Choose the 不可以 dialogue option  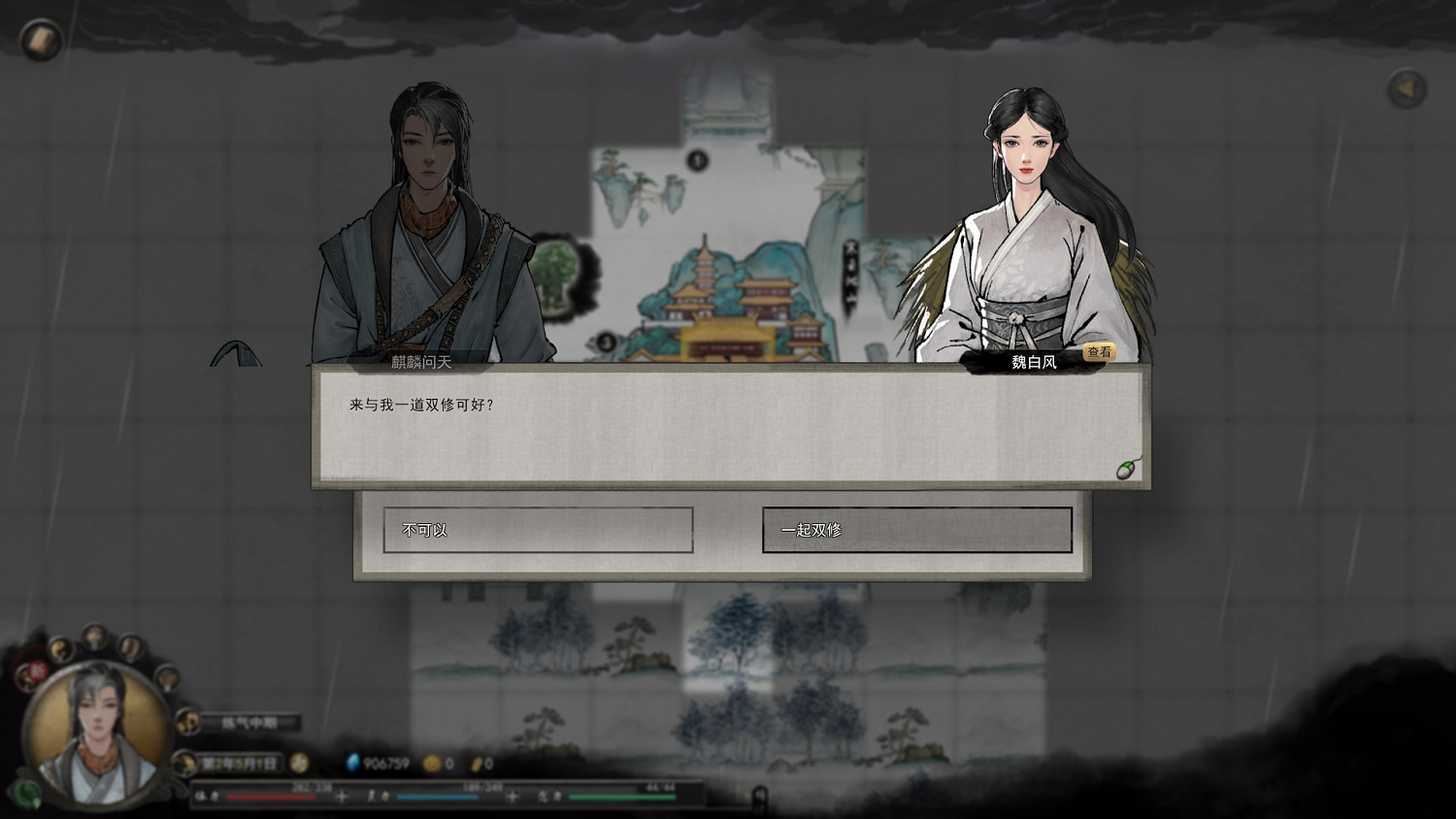[538, 529]
